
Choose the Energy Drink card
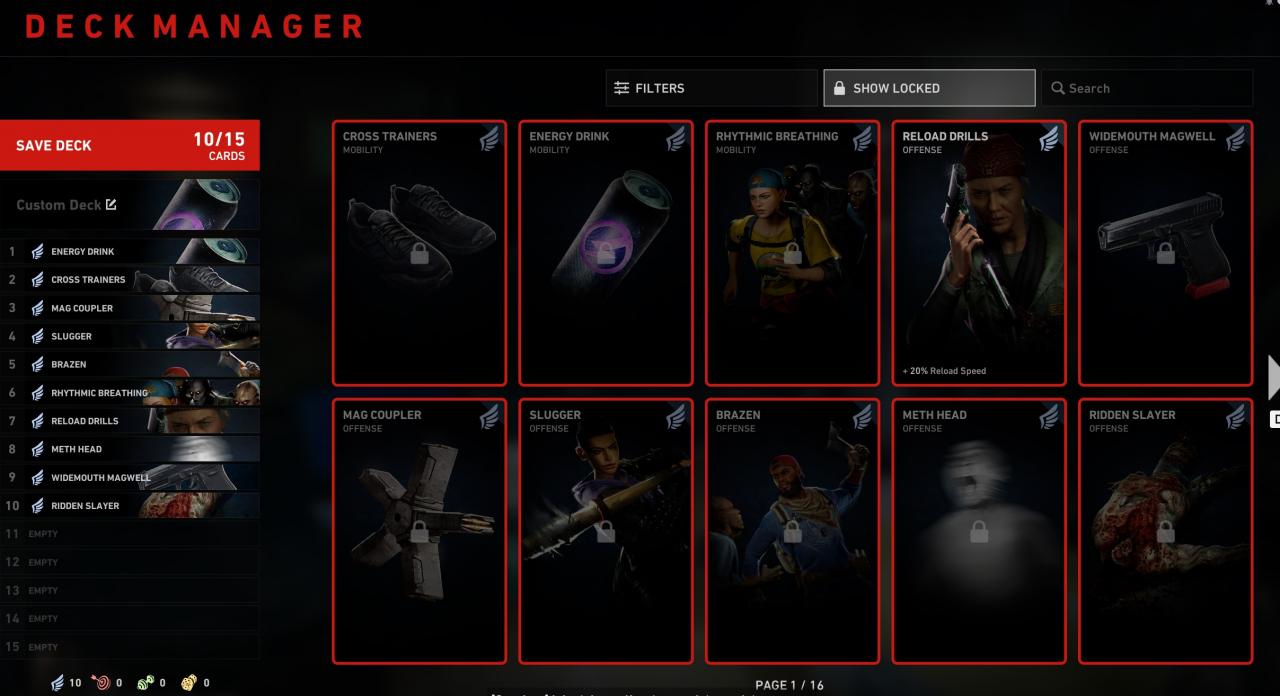606,253
